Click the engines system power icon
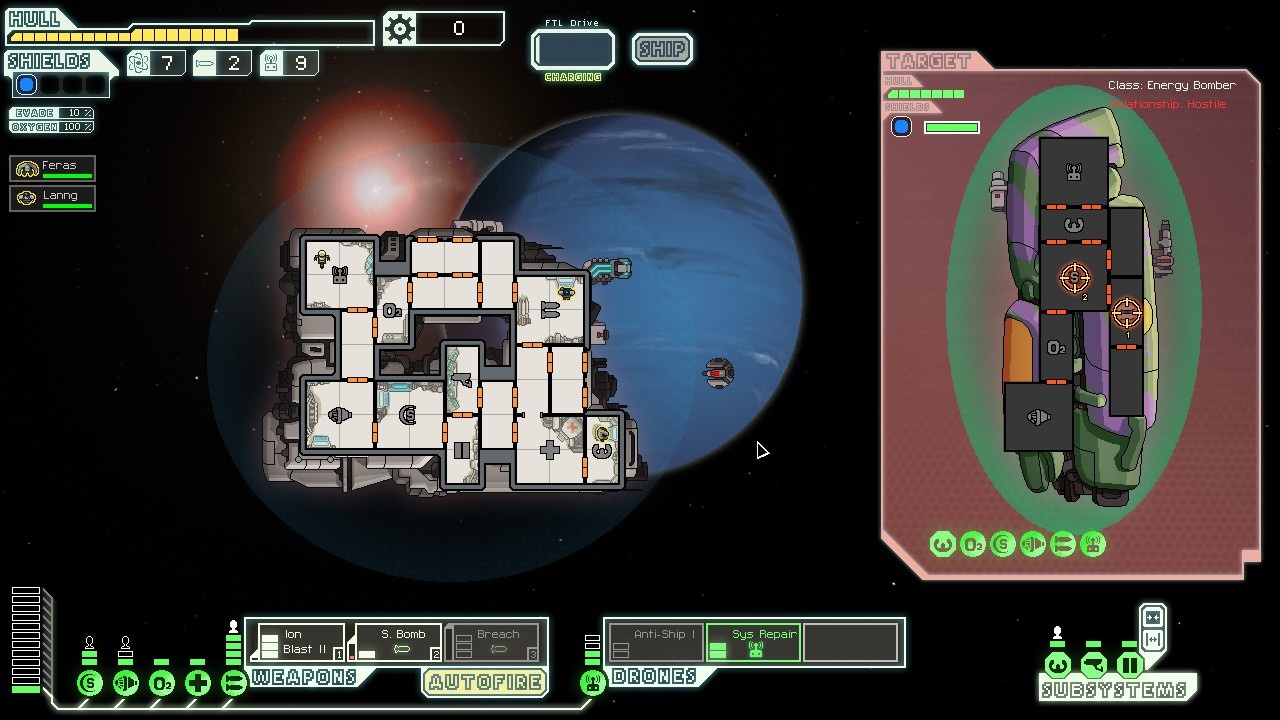The width and height of the screenshot is (1280, 720). (126, 684)
